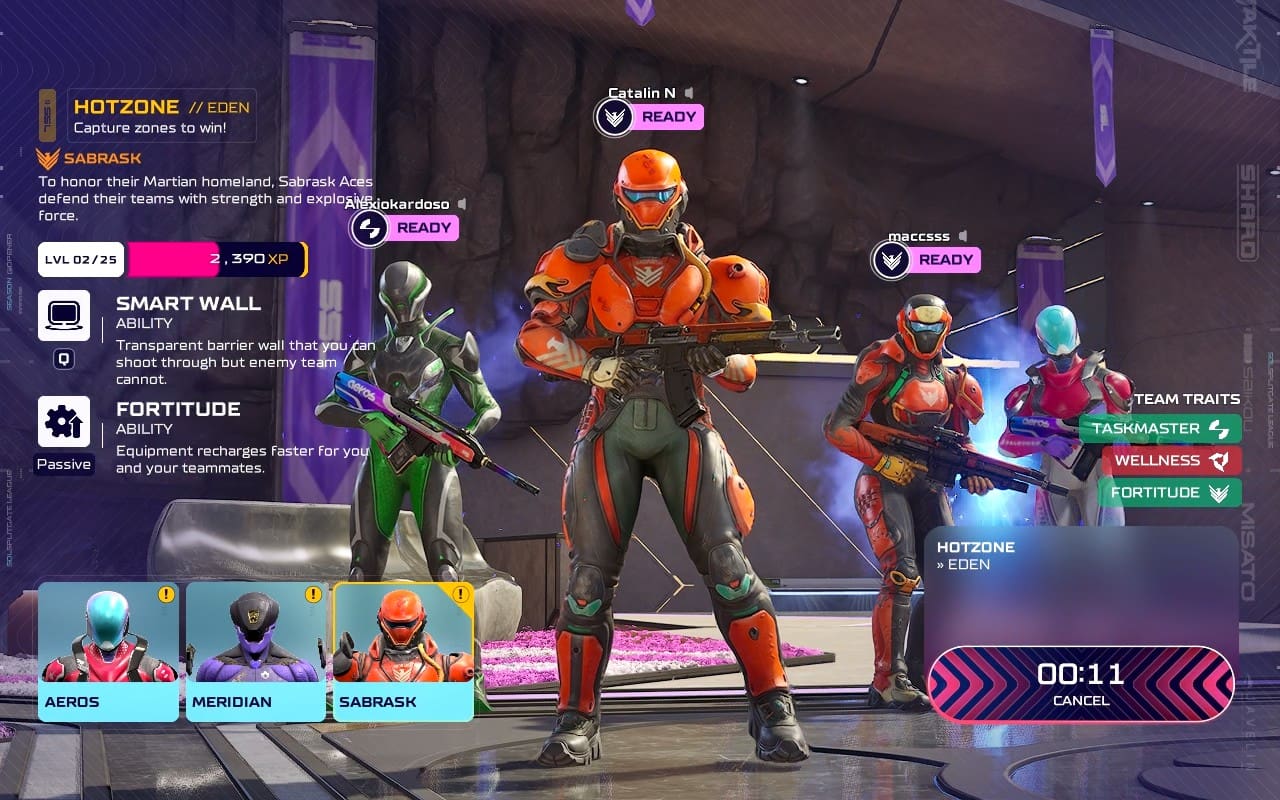Screen dimensions: 1280x800
Task: Pick the Sabrask faction card
Action: [403, 650]
